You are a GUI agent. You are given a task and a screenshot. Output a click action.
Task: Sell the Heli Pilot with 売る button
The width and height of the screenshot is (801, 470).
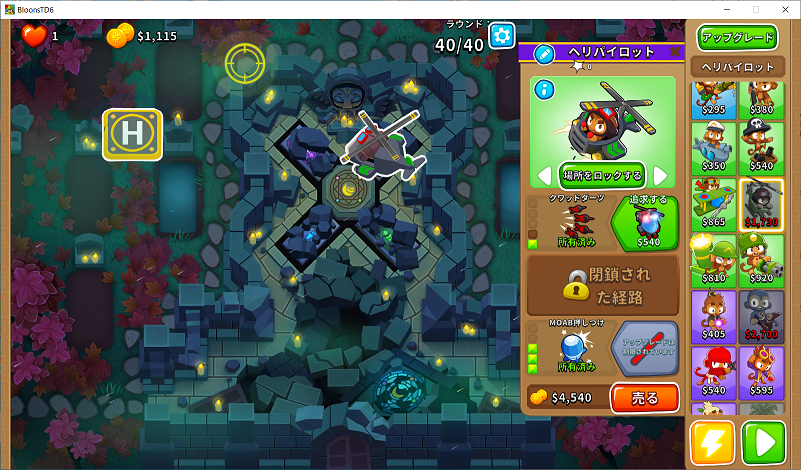coord(644,397)
